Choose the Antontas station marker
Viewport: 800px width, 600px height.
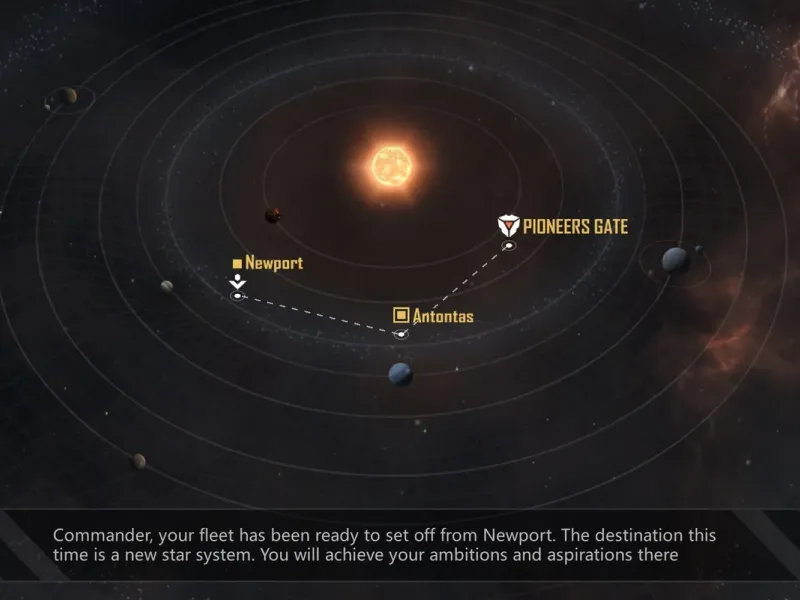pyautogui.click(x=401, y=333)
